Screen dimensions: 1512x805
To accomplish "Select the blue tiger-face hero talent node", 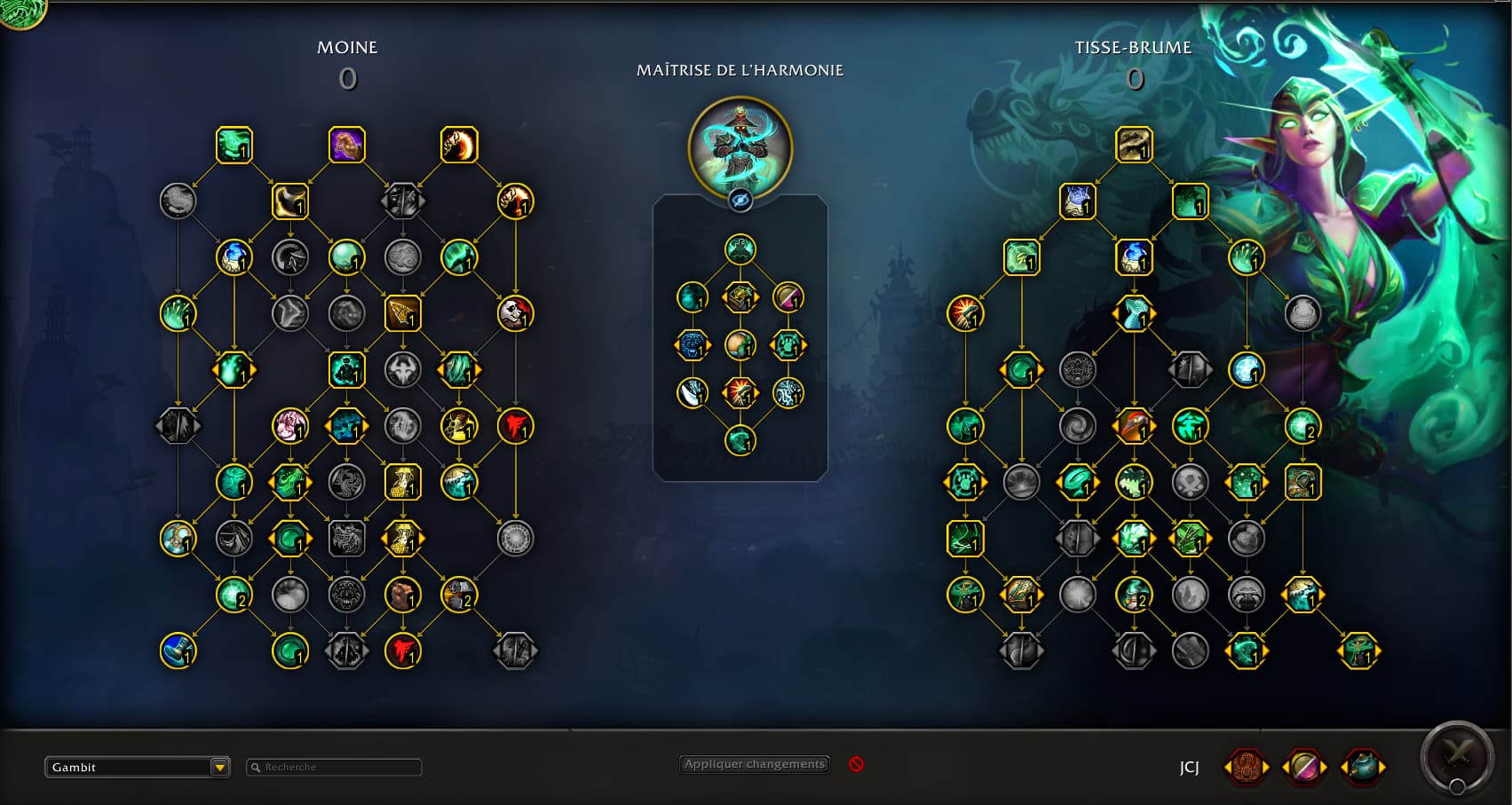I will point(693,345).
